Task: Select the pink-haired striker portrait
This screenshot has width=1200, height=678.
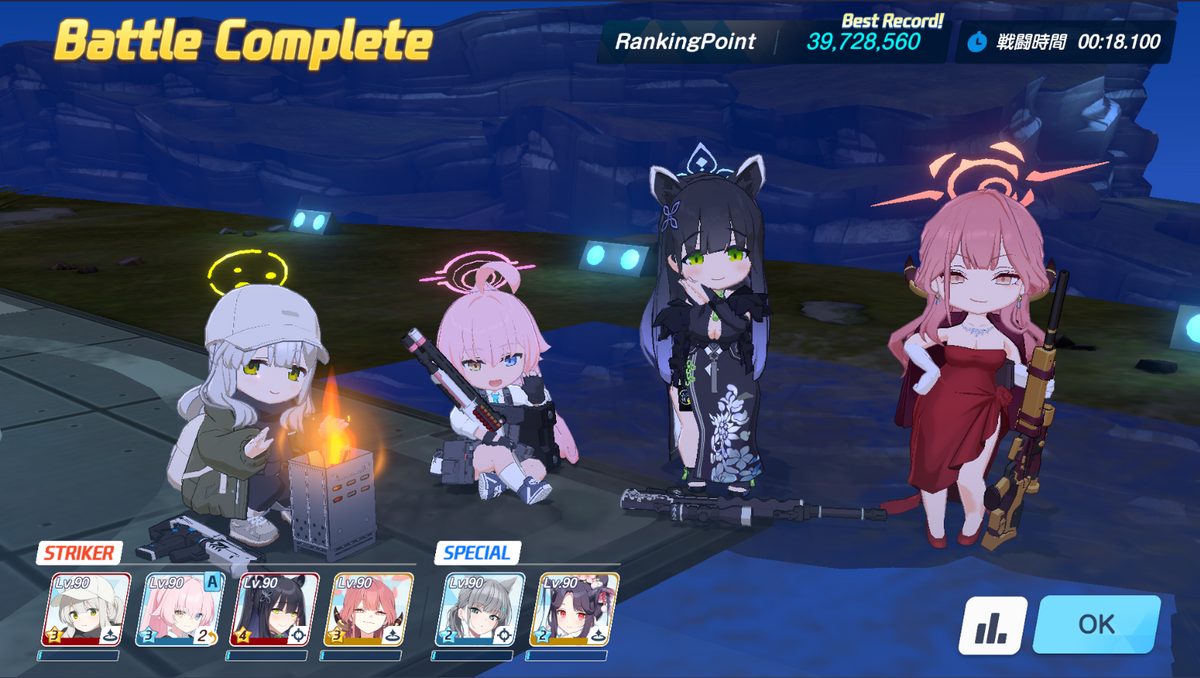Action: [180, 608]
